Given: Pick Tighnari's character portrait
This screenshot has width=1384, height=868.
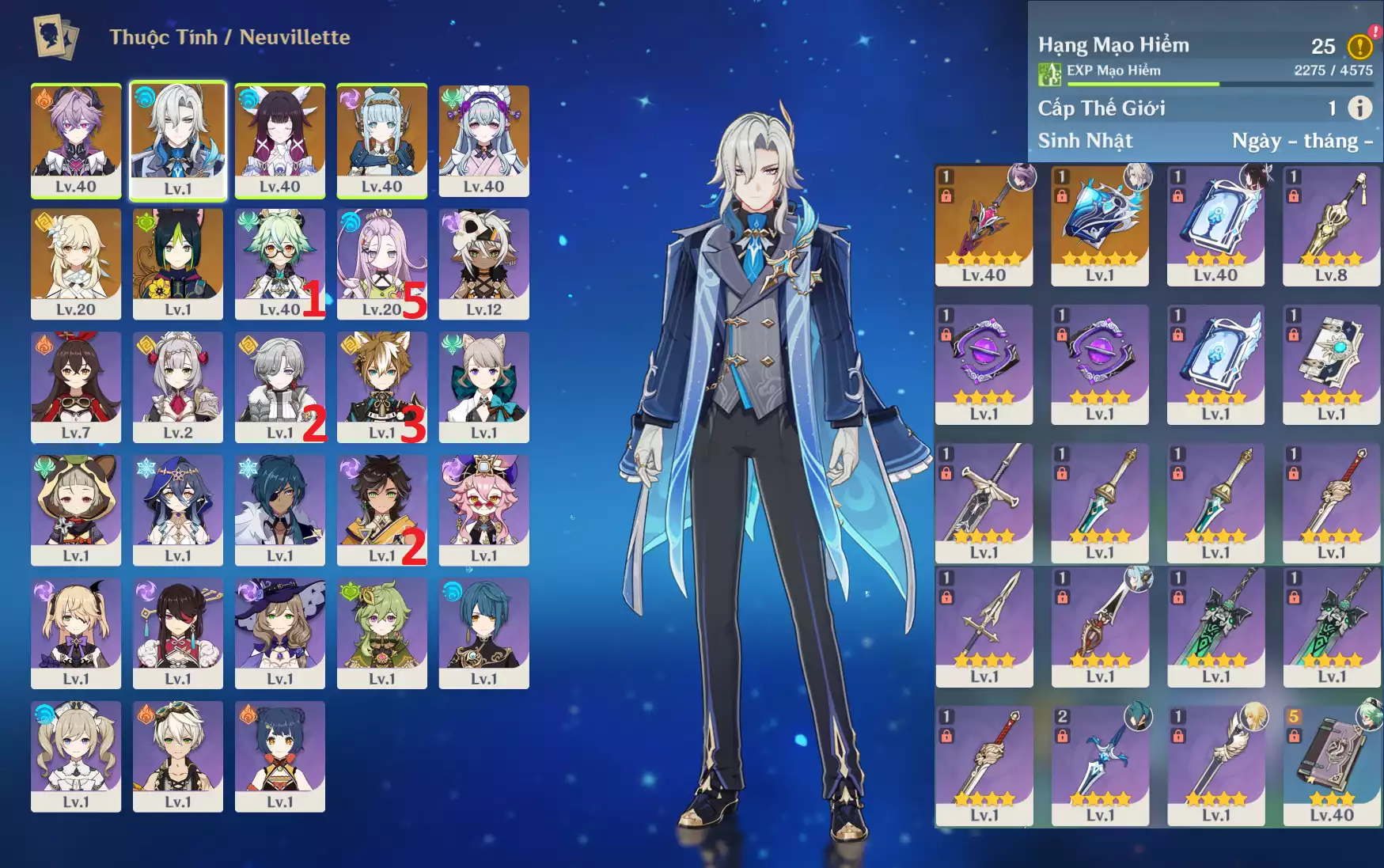Looking at the screenshot, I should point(178,263).
